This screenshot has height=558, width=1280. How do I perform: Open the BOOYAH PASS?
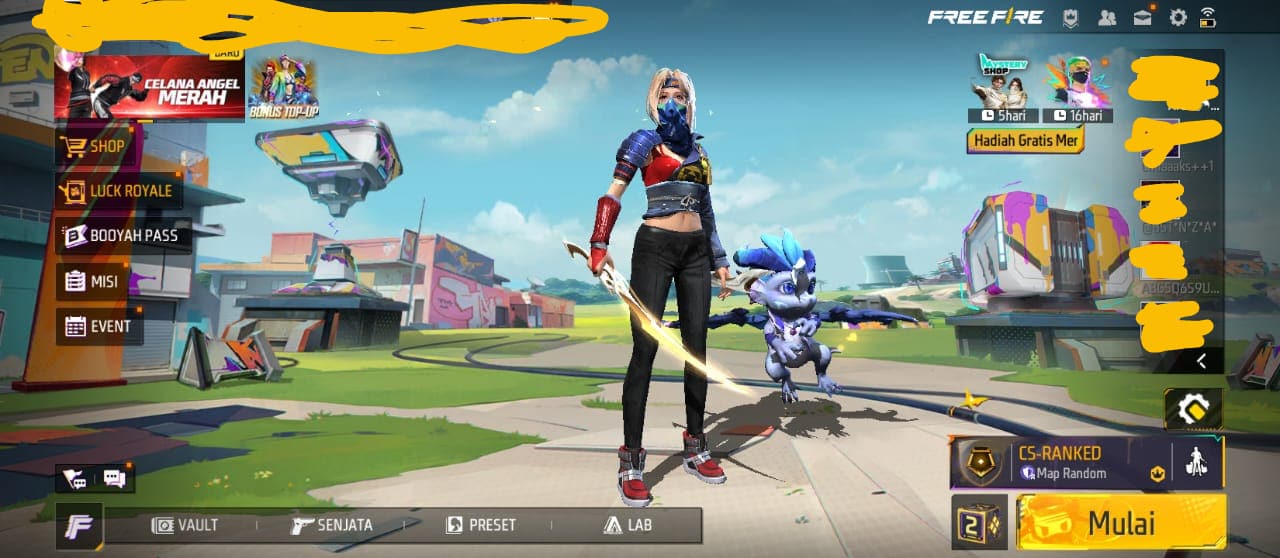pos(122,236)
